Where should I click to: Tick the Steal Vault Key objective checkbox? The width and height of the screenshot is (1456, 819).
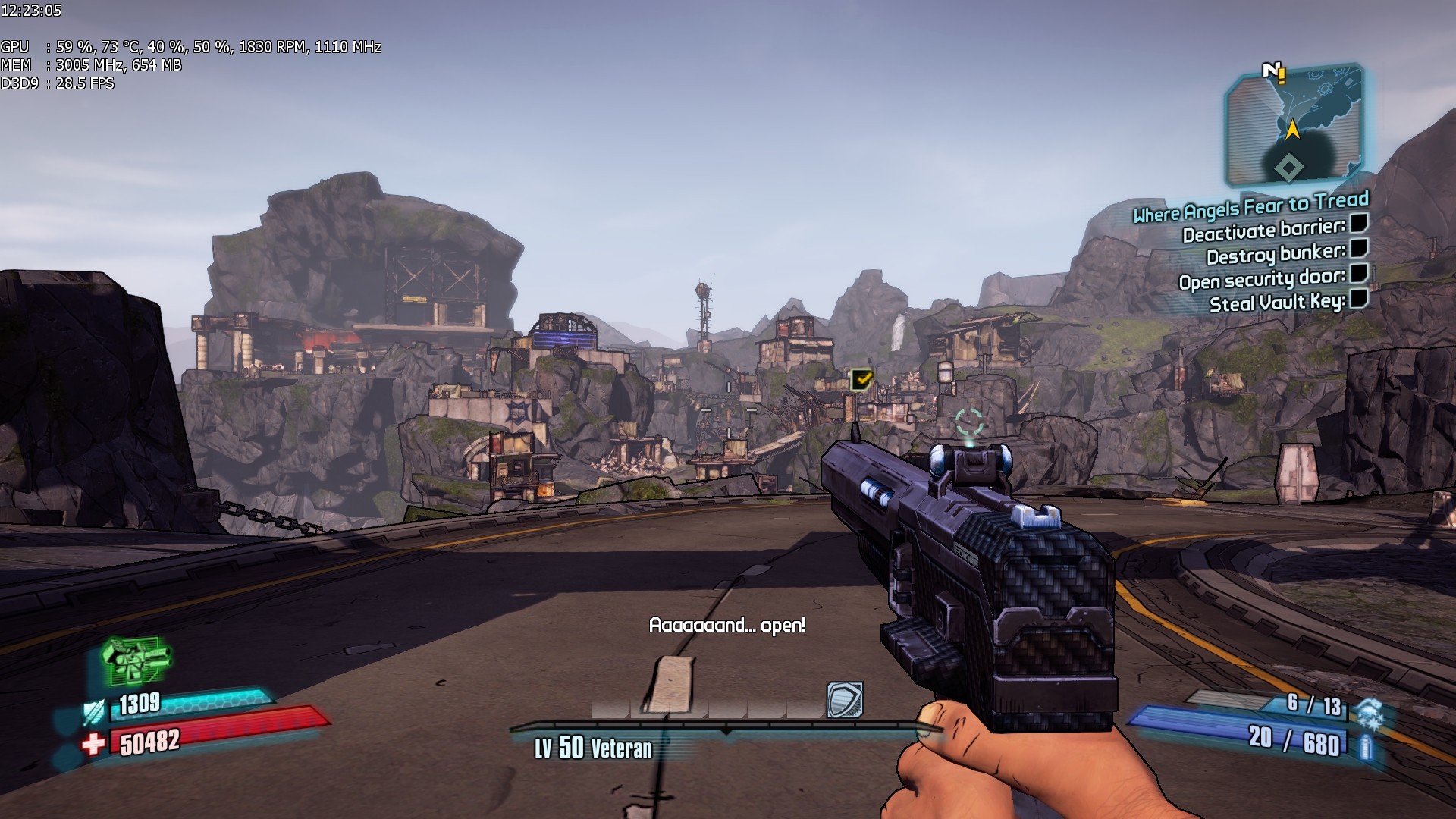pyautogui.click(x=1359, y=298)
